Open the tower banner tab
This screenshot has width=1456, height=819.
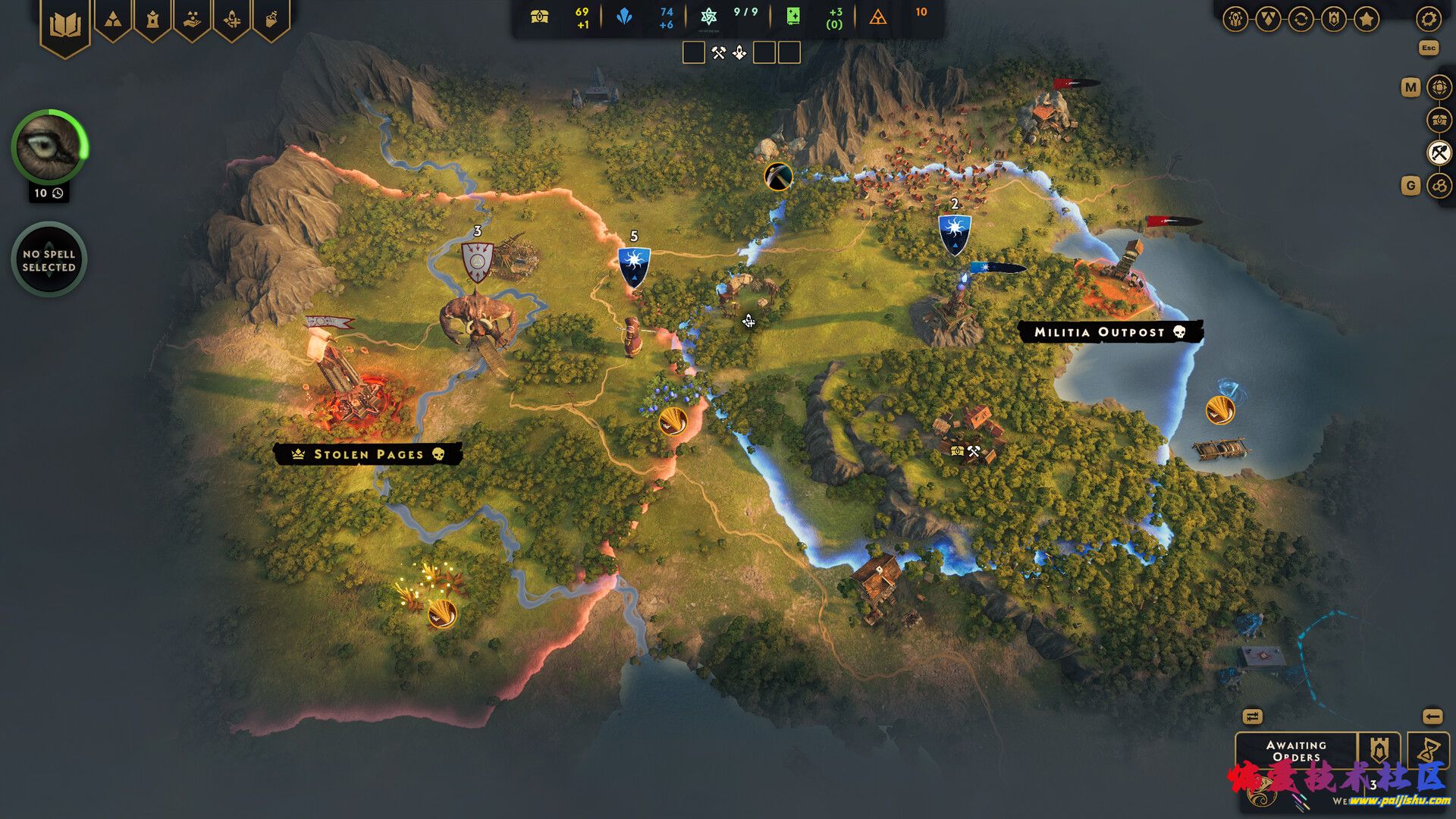[152, 20]
